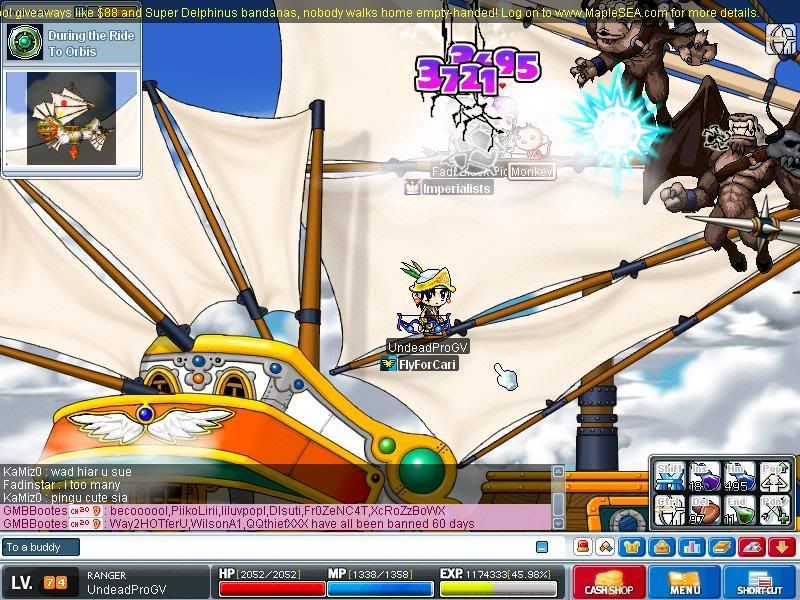Screen dimensions: 800x600
Task: Select the purple potion quickslot on Ins
Action: tap(705, 476)
